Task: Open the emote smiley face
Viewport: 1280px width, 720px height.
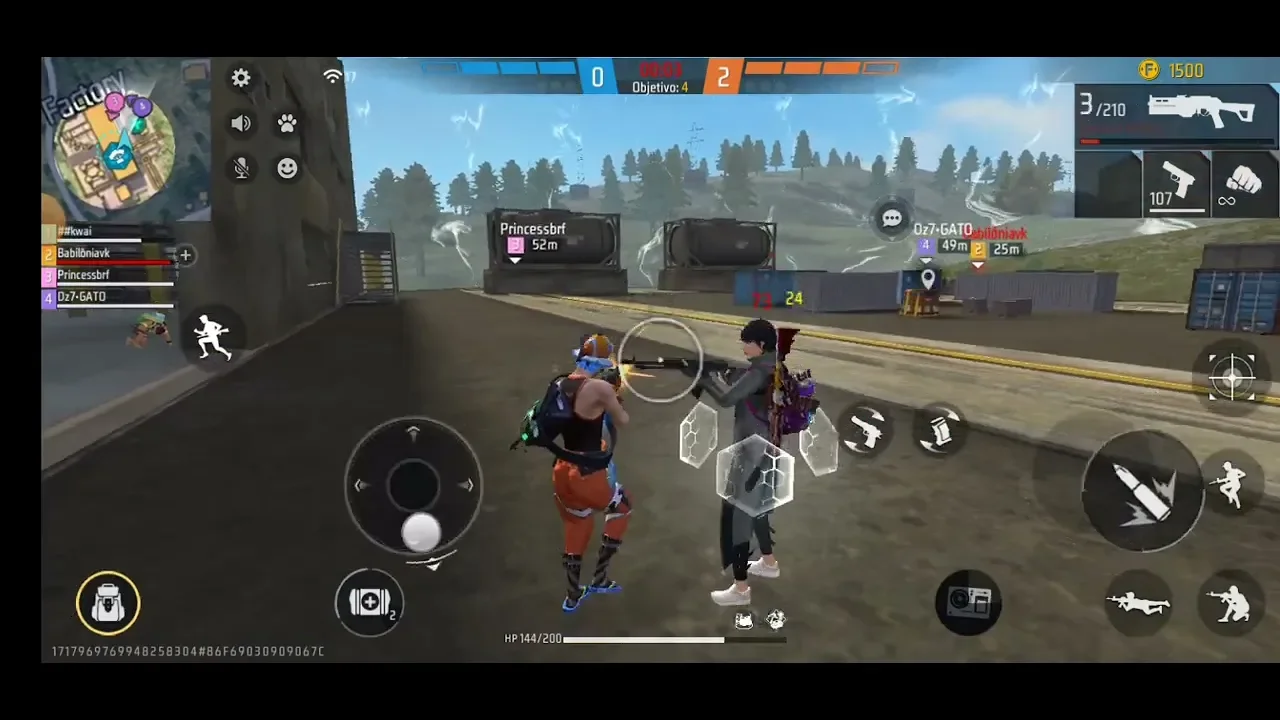Action: pyautogui.click(x=287, y=168)
